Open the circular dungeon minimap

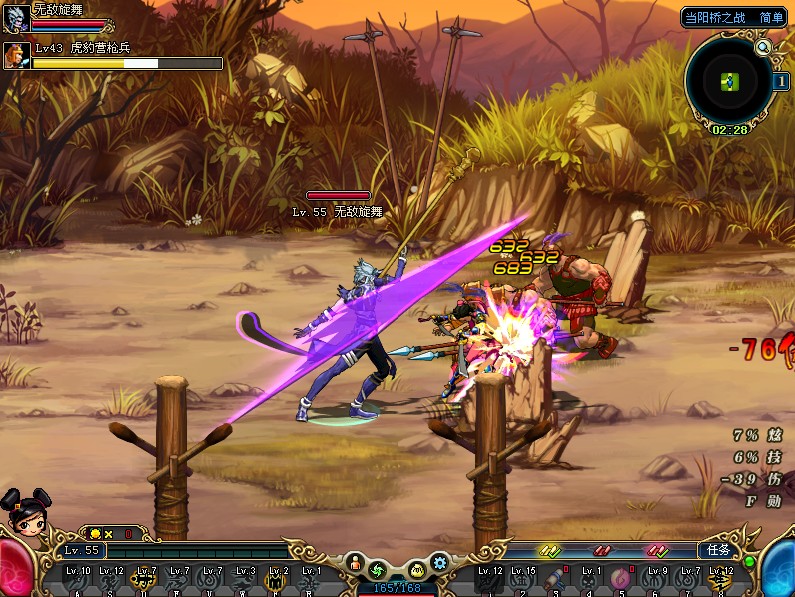(x=729, y=81)
